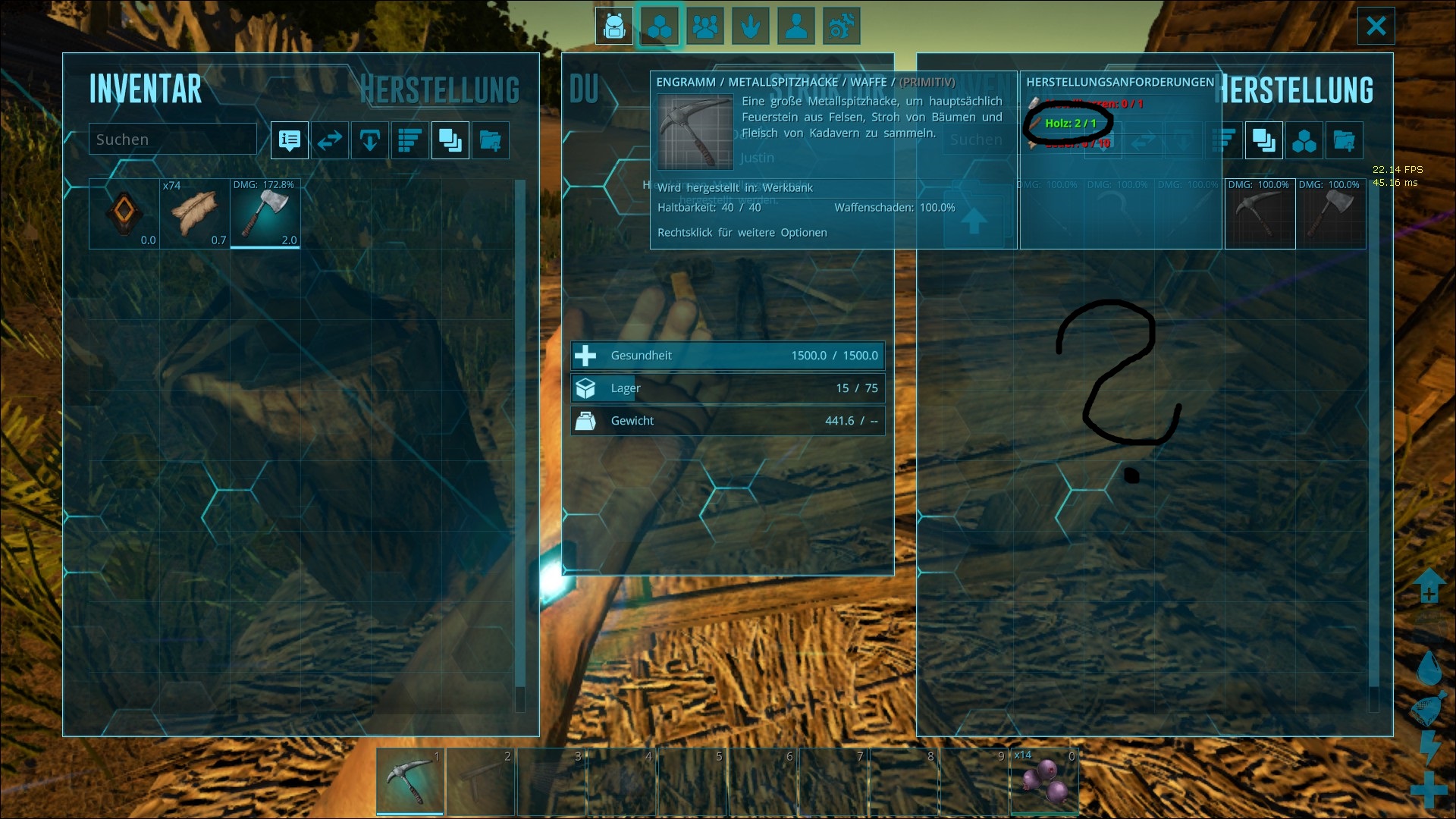Toggle stacked item view in left inventory
The width and height of the screenshot is (1456, 819).
(x=450, y=140)
